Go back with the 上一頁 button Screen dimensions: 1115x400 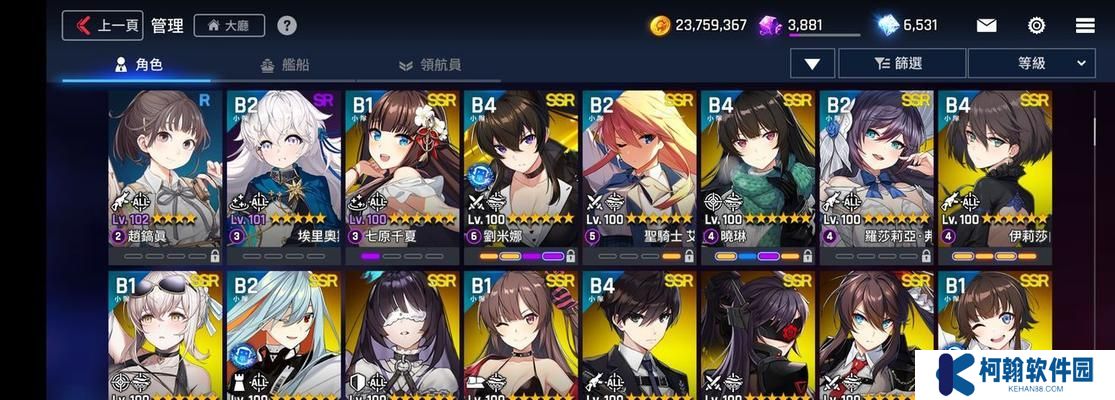point(102,25)
